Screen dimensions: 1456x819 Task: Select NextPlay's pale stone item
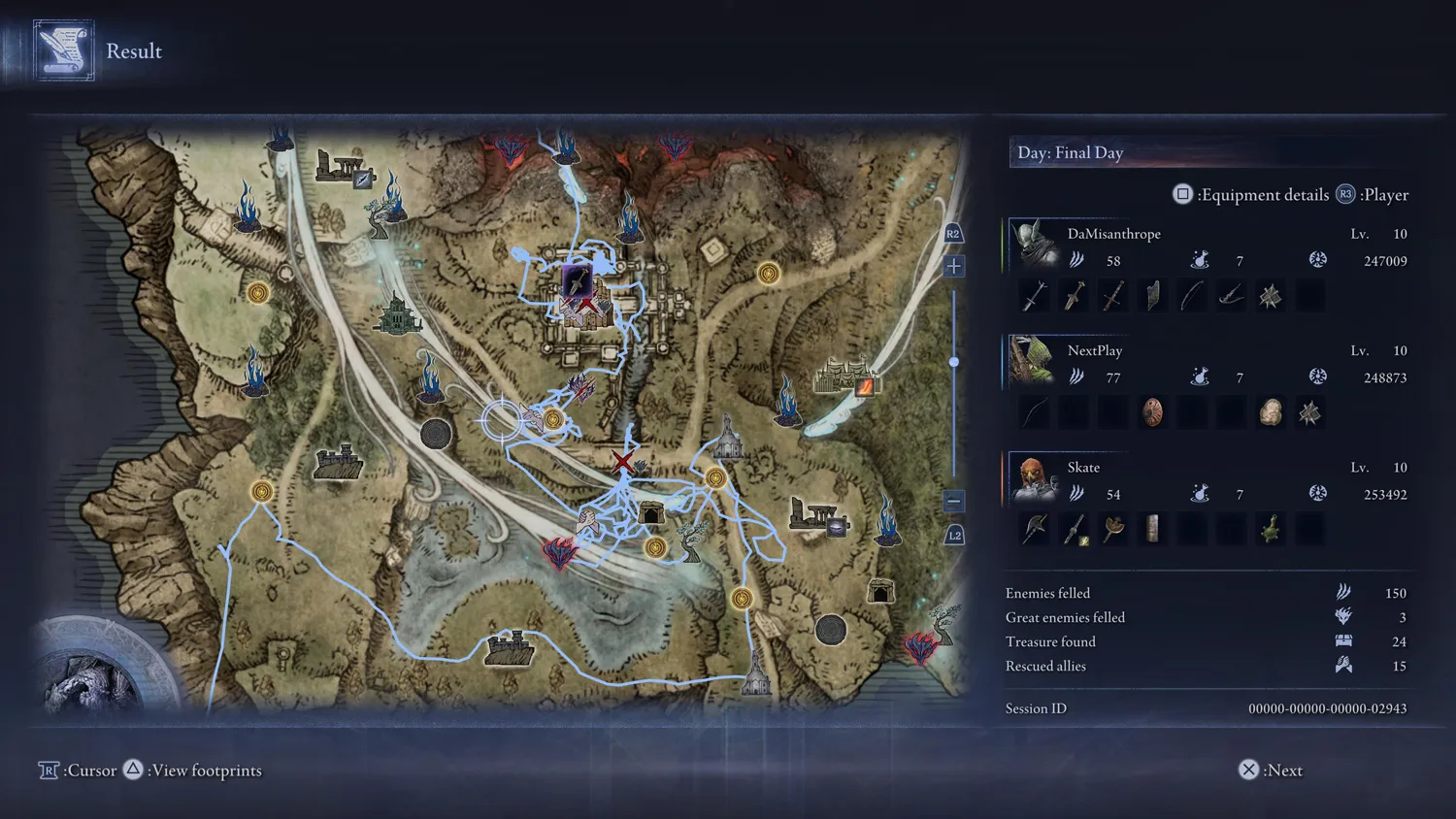(x=1271, y=412)
